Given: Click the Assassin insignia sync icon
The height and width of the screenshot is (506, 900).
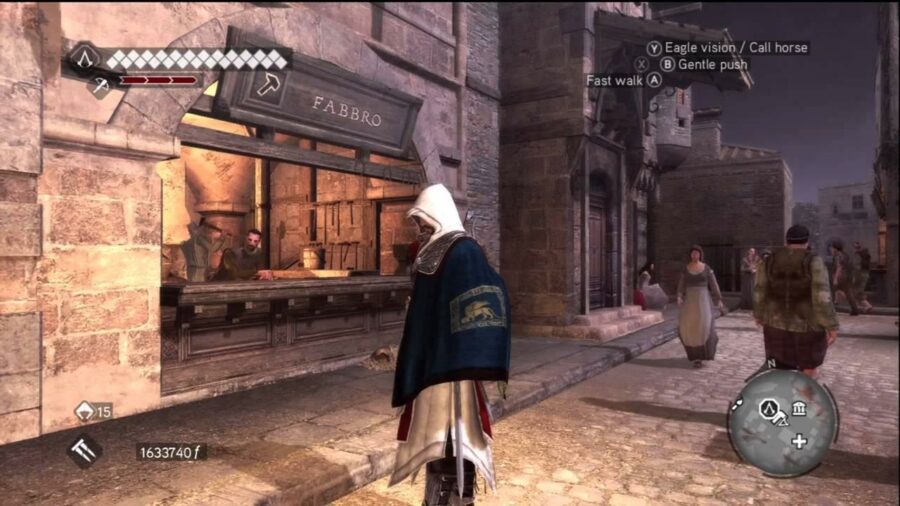Looking at the screenshot, I should tap(86, 58).
